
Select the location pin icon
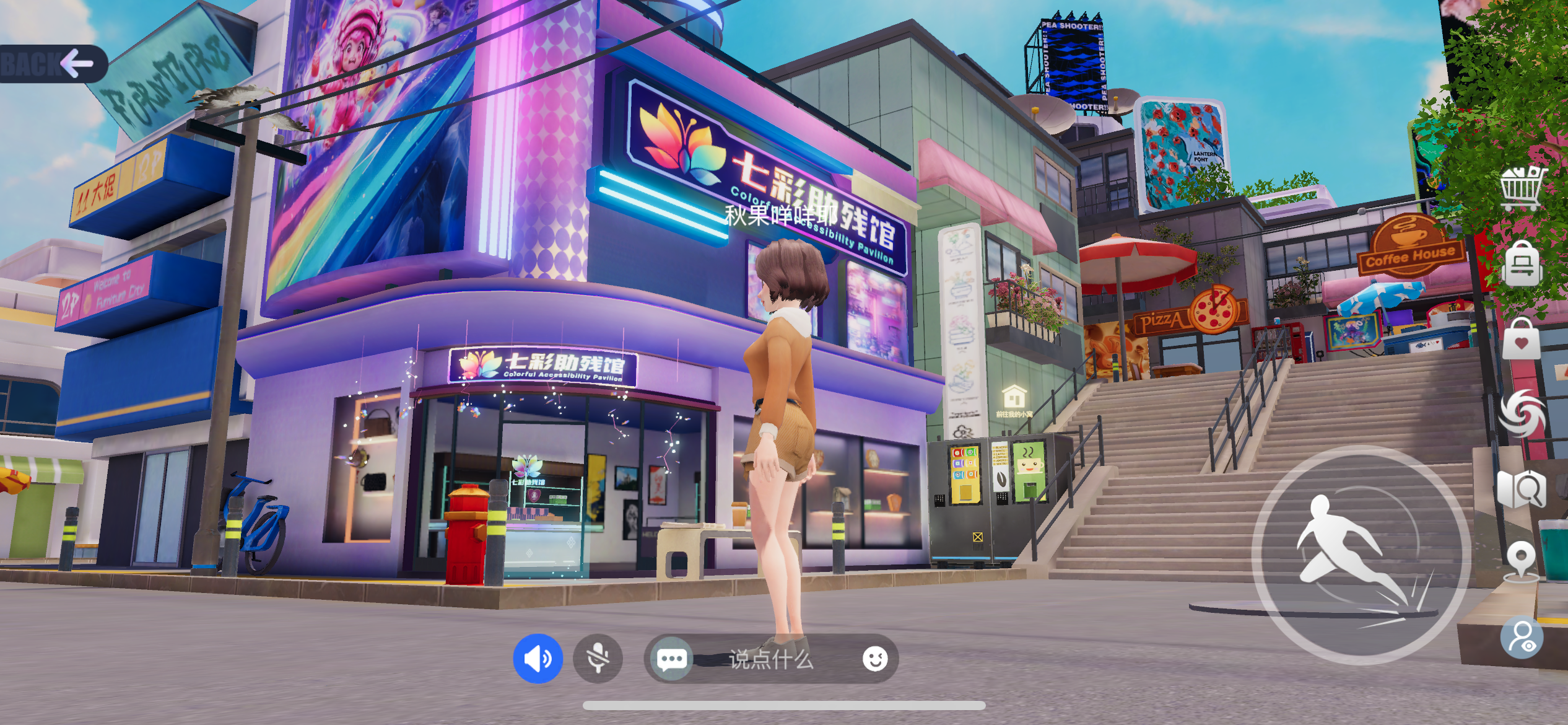click(1522, 561)
